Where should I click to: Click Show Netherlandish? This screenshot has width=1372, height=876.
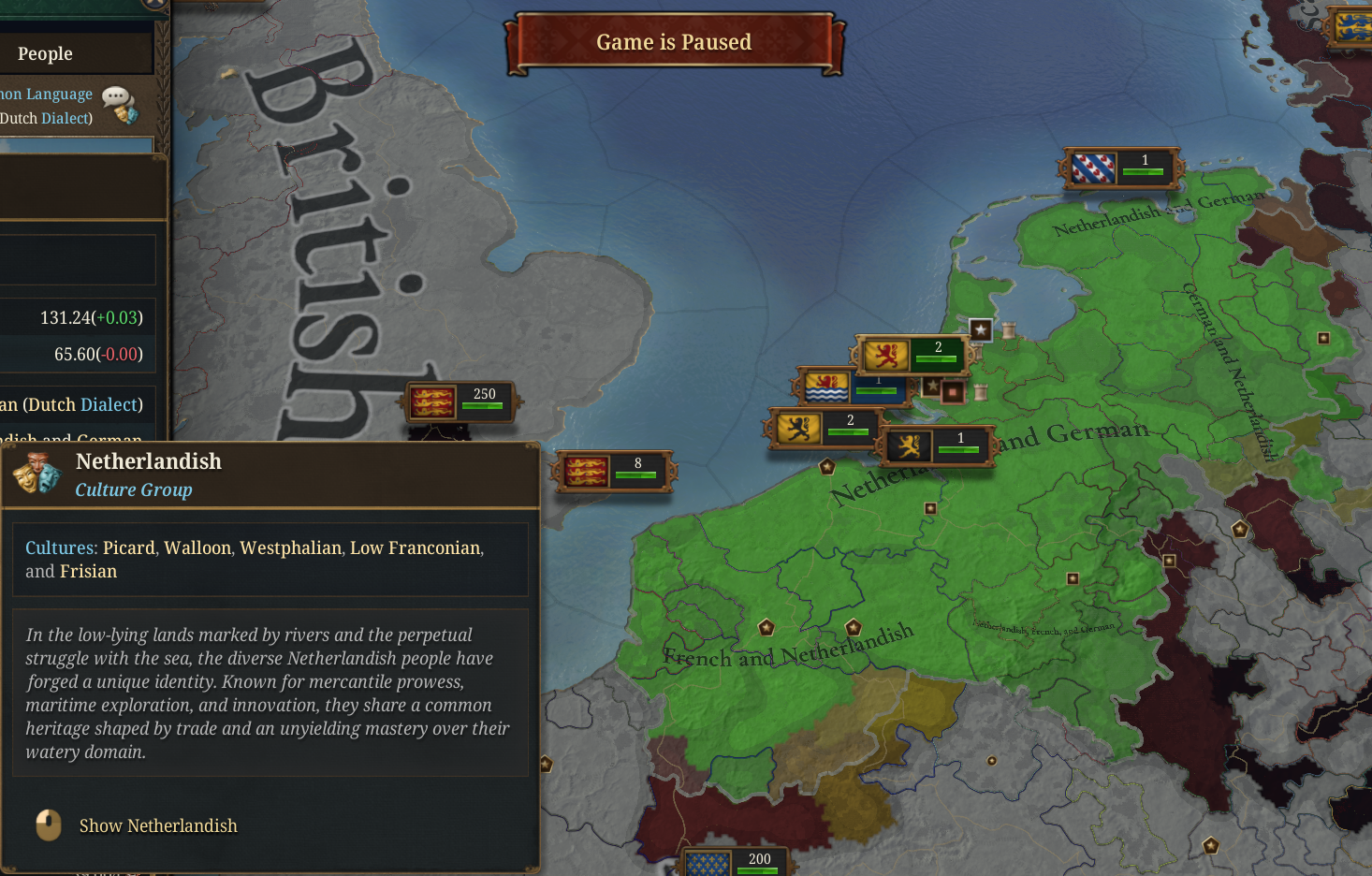pyautogui.click(x=157, y=825)
